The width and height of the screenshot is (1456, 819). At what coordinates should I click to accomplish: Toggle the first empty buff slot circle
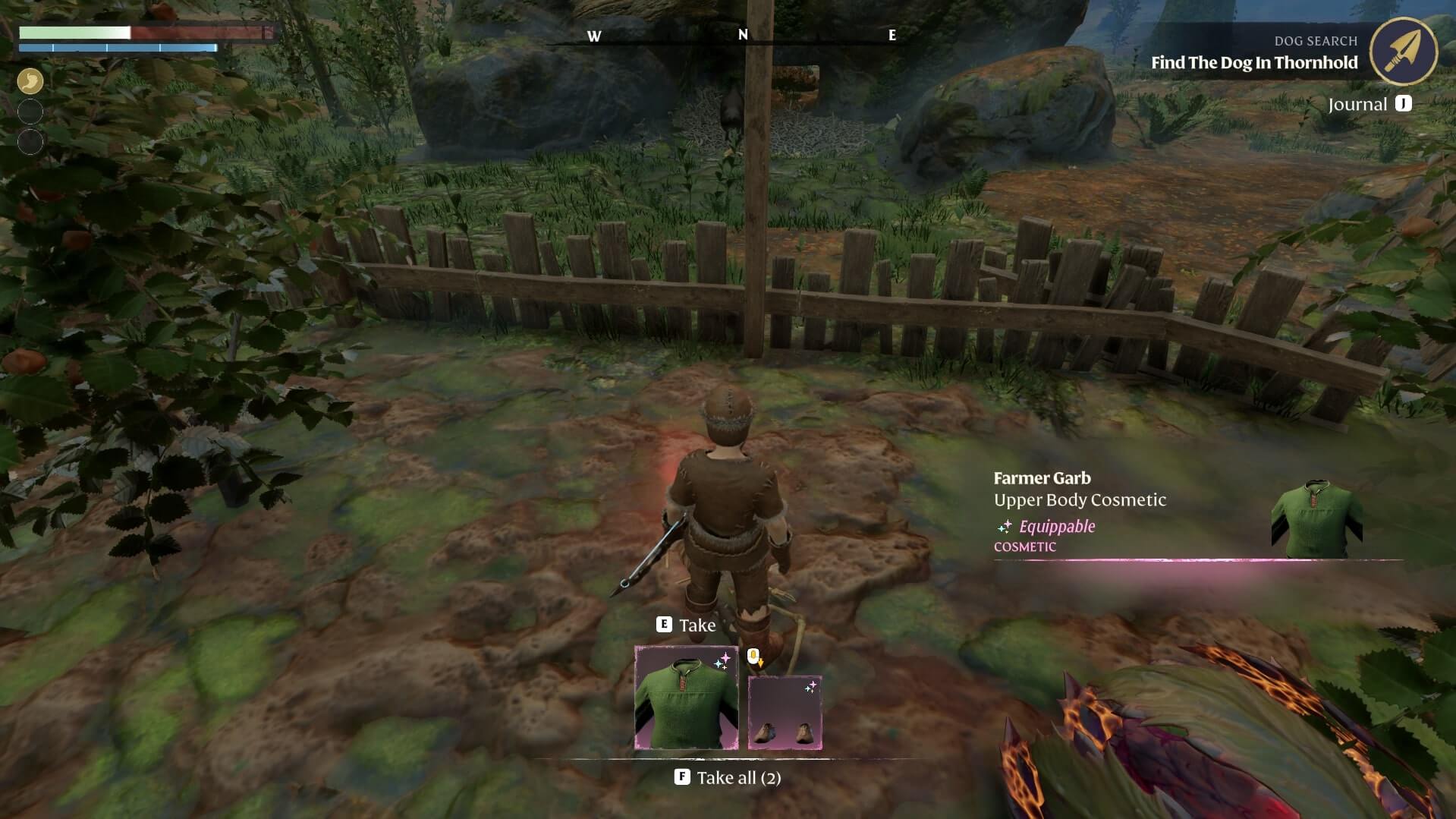[x=29, y=111]
